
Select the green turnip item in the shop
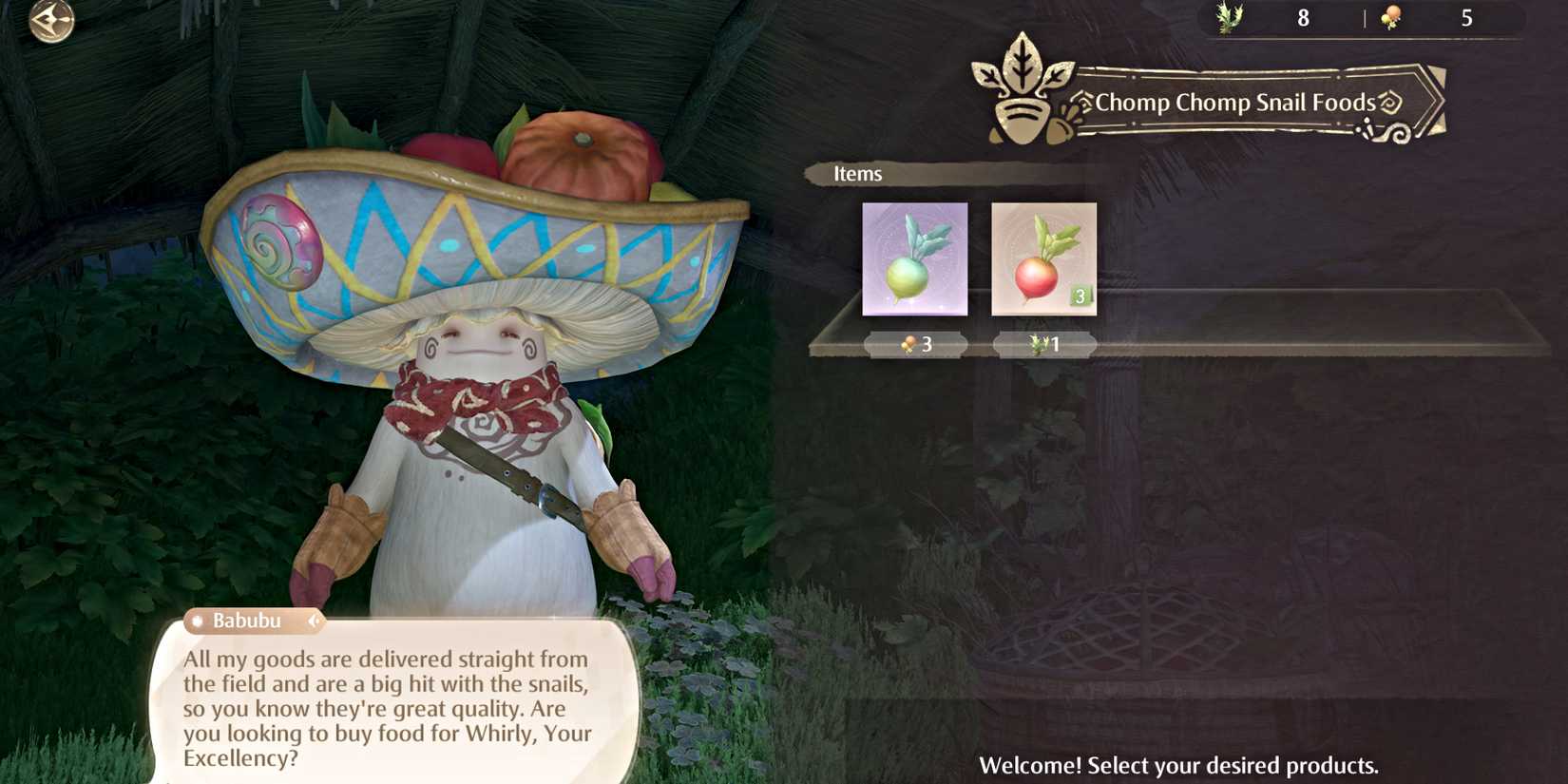[x=914, y=258]
